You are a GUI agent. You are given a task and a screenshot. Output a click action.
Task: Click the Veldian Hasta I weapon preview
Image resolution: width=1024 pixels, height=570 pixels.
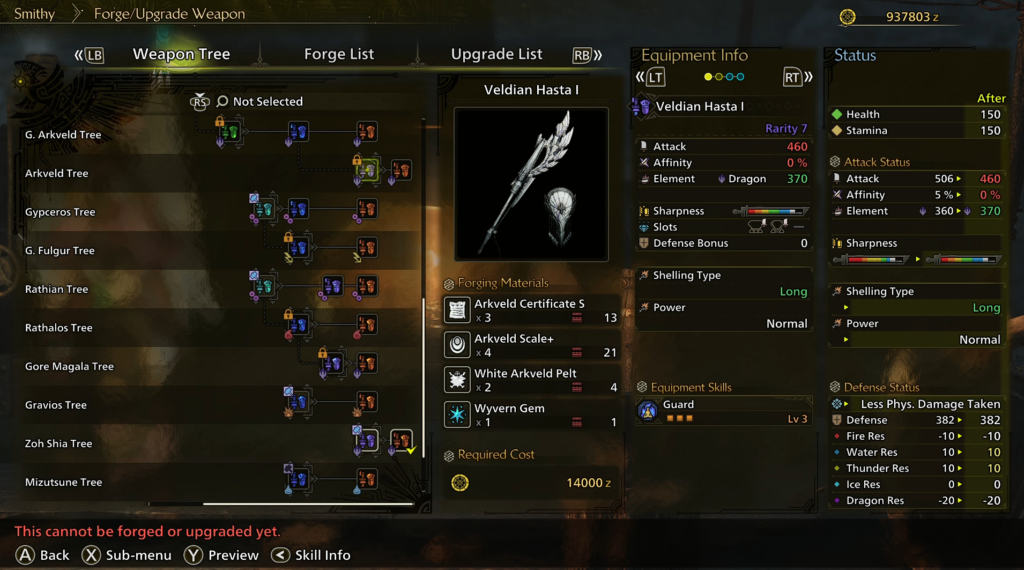[531, 184]
